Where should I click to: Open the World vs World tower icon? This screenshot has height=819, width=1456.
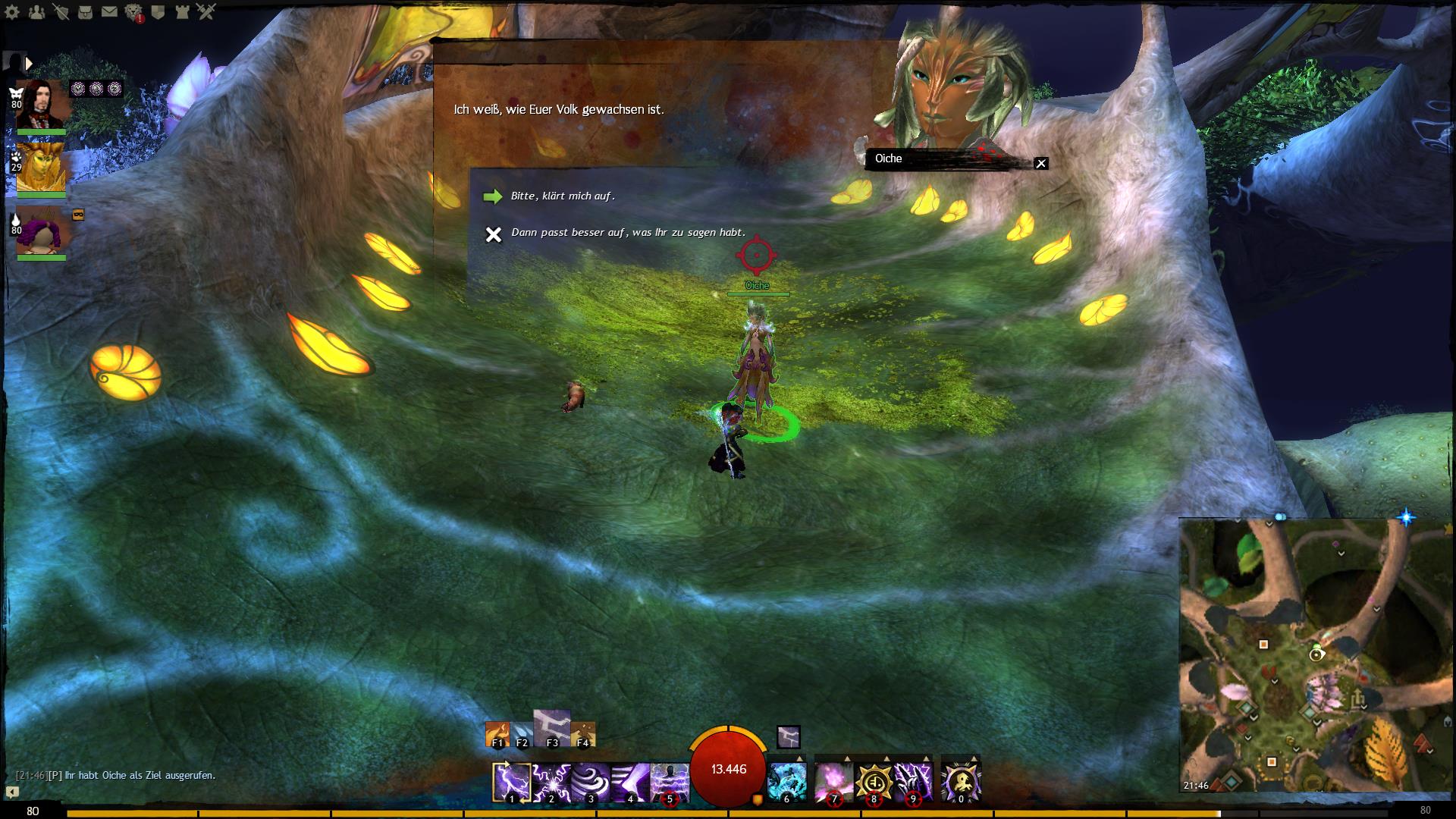pos(182,12)
